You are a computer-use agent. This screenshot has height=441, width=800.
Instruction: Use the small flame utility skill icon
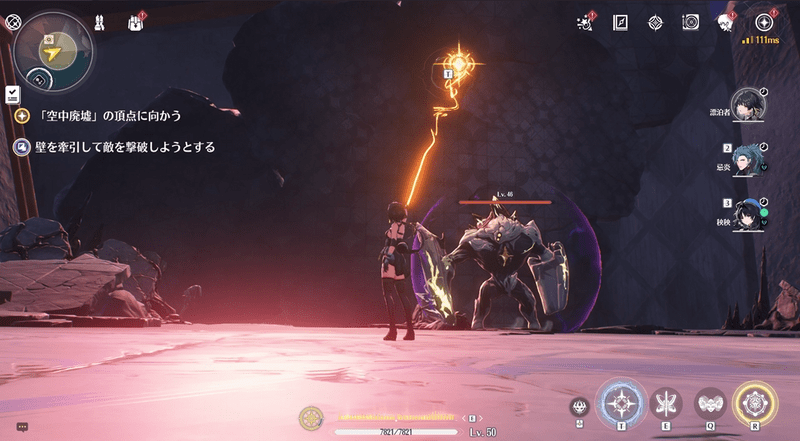tap(579, 405)
